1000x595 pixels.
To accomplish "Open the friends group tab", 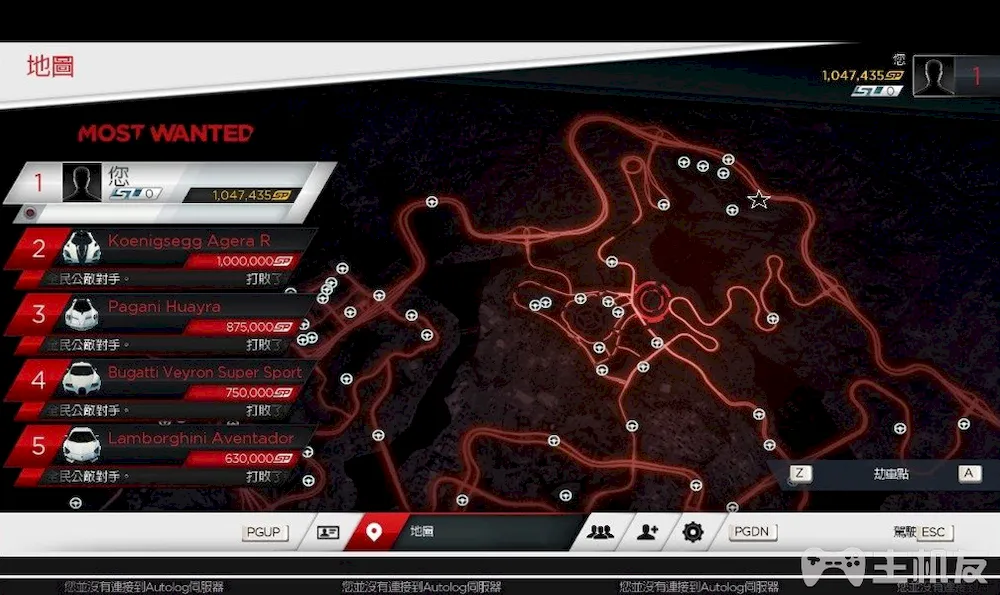I will coord(601,532).
